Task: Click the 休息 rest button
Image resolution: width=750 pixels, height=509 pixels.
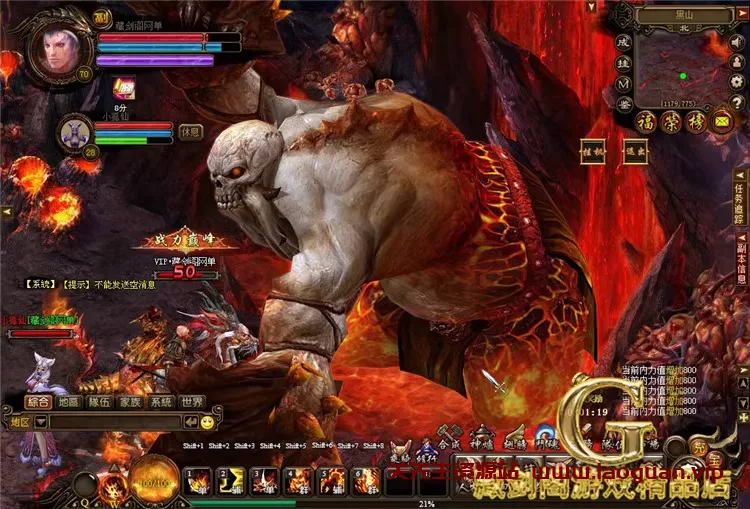Action: 191,132
